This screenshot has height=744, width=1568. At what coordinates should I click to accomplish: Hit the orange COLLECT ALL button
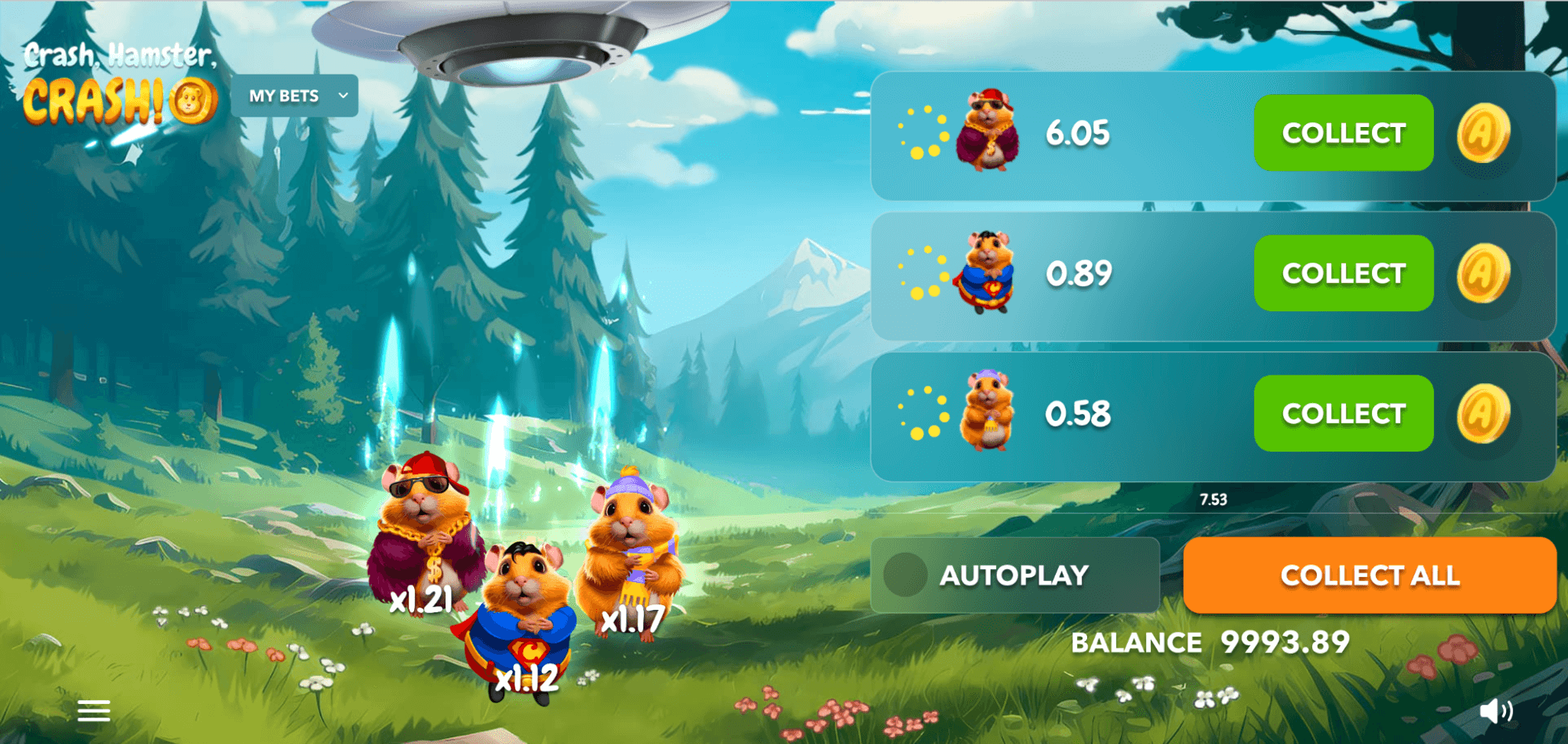click(x=1369, y=575)
